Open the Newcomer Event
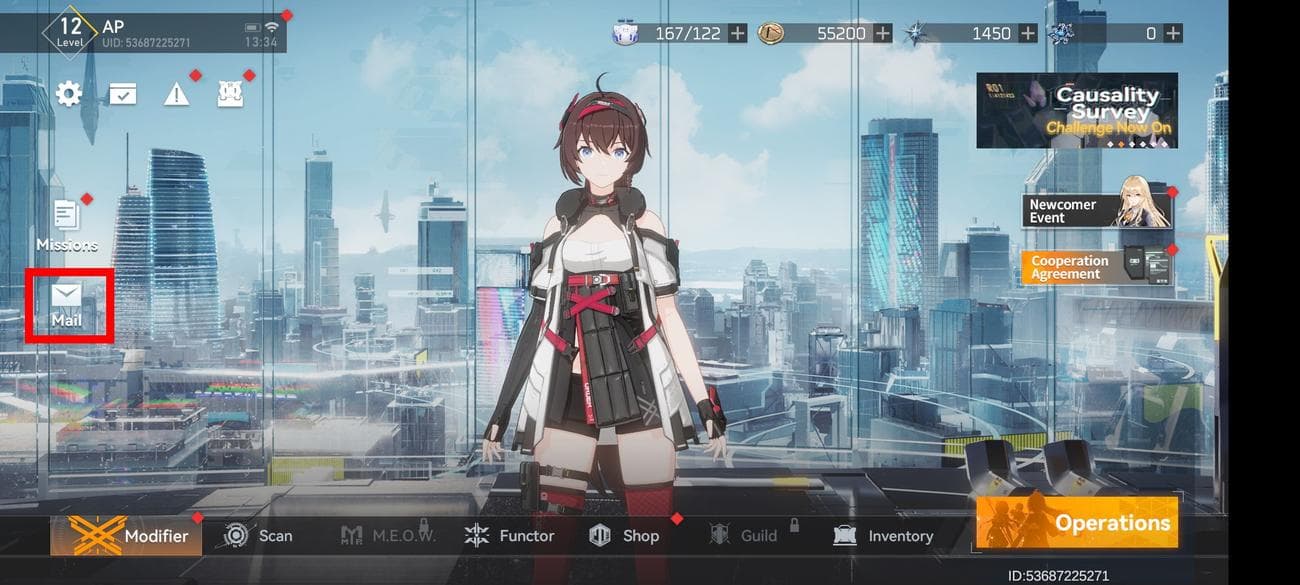Screen dimensions: 1300x585 (1096, 210)
